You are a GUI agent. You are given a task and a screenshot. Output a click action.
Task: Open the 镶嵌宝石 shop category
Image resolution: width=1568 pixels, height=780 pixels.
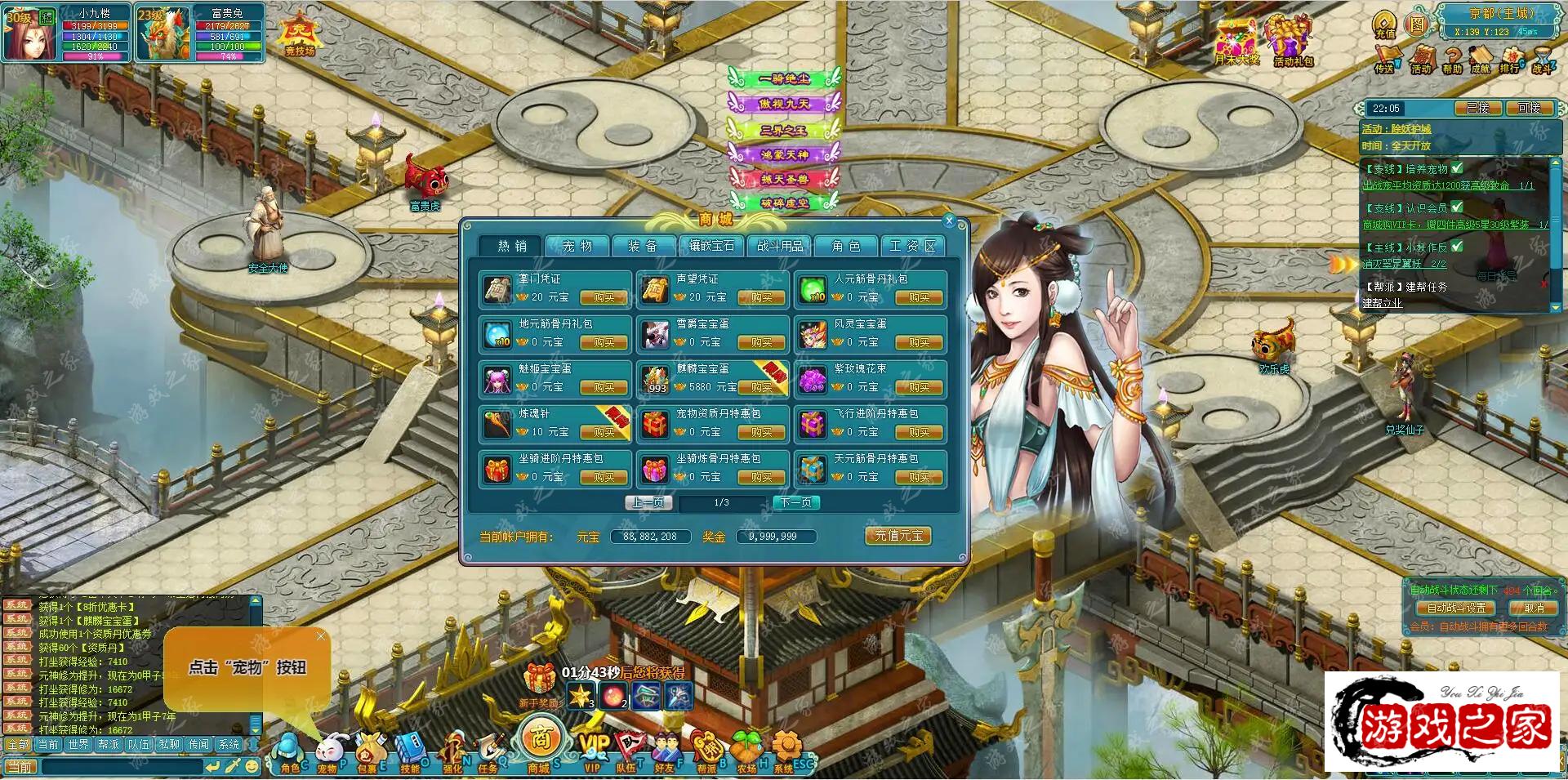(x=711, y=246)
